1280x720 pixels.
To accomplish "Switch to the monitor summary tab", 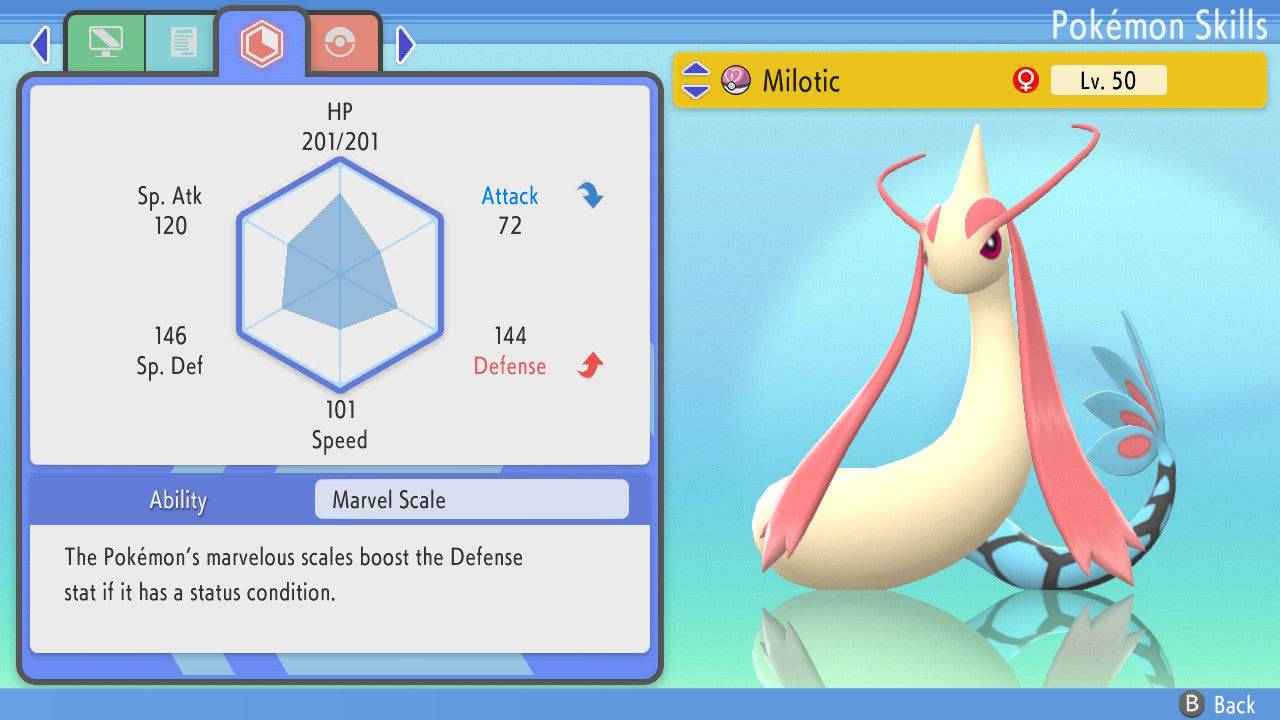I will point(104,43).
